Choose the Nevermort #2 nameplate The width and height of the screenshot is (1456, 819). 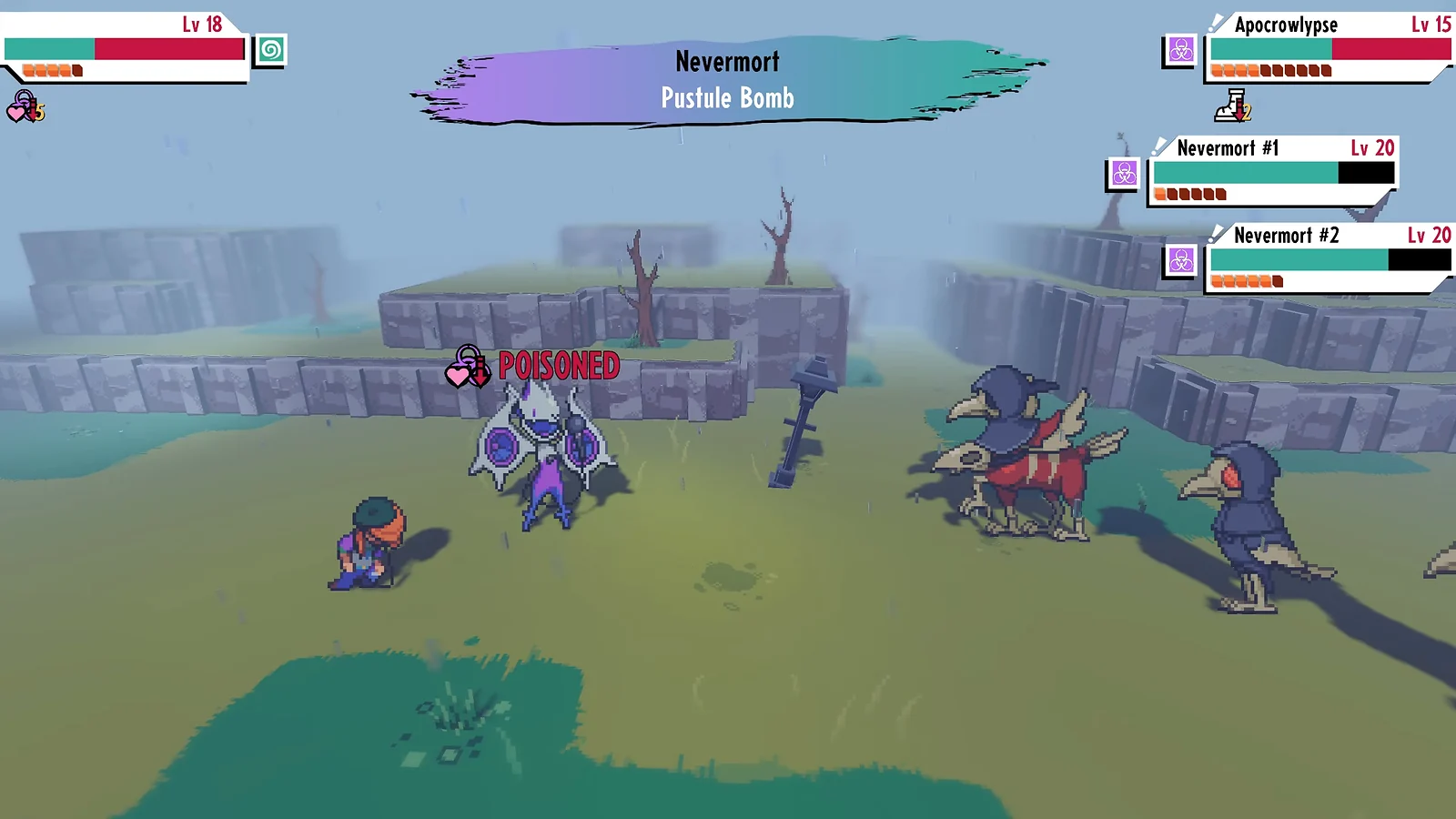pos(1285,236)
